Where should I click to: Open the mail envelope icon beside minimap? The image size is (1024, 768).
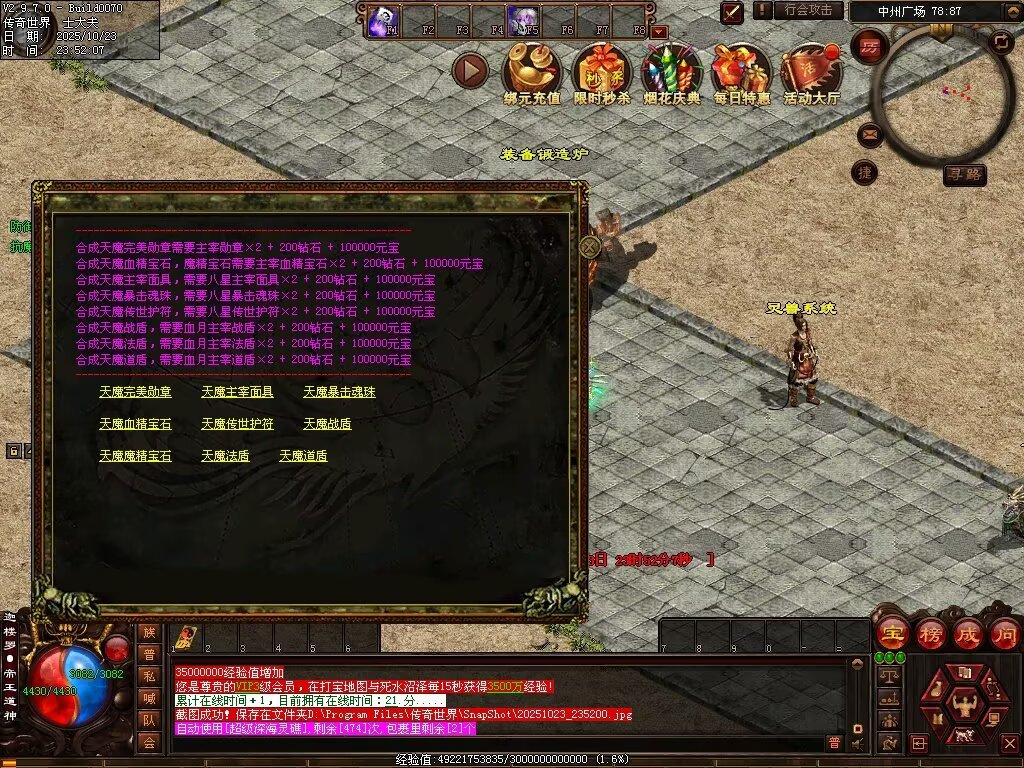coord(868,134)
